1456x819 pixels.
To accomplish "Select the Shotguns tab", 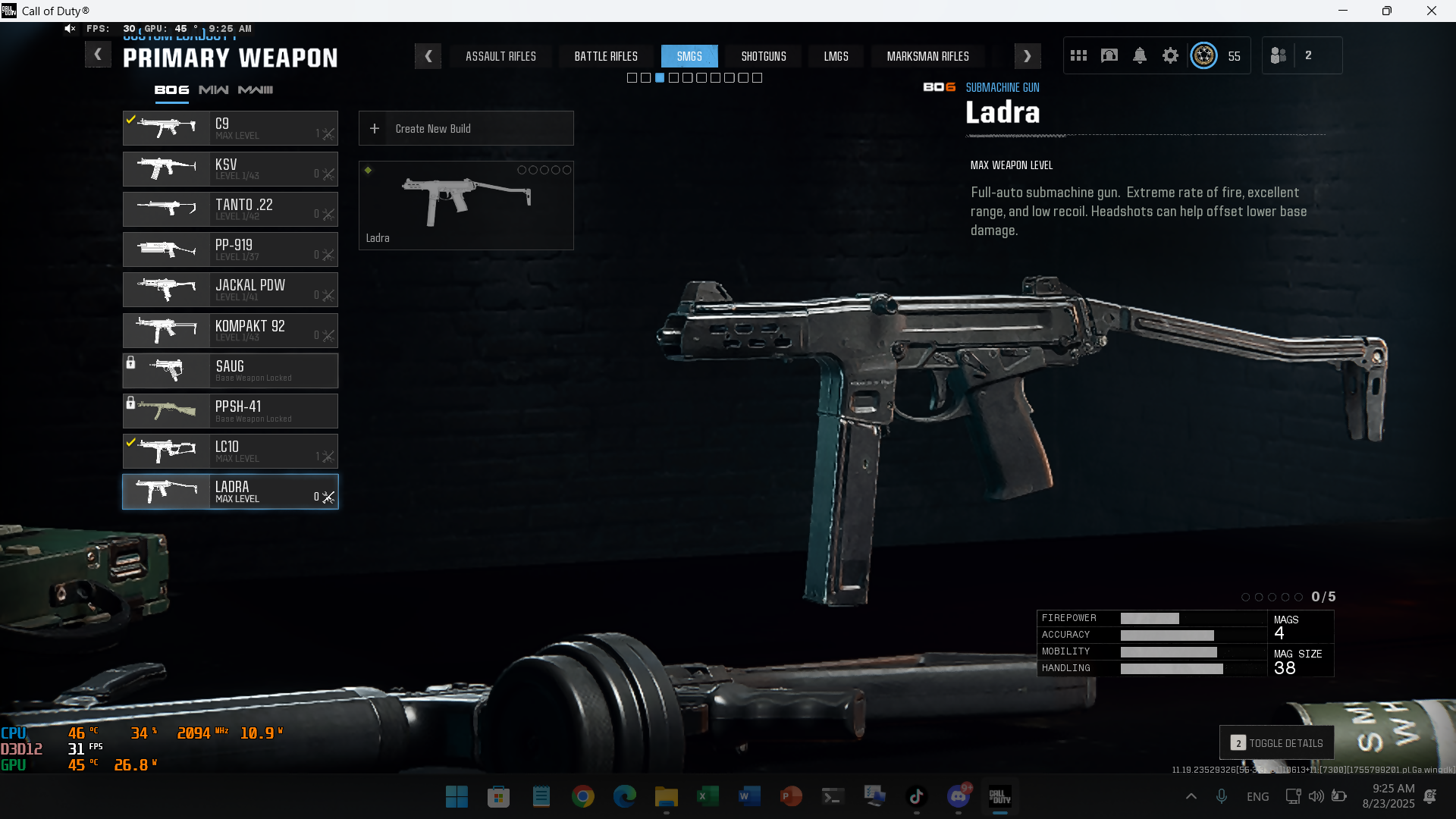I will click(x=764, y=56).
